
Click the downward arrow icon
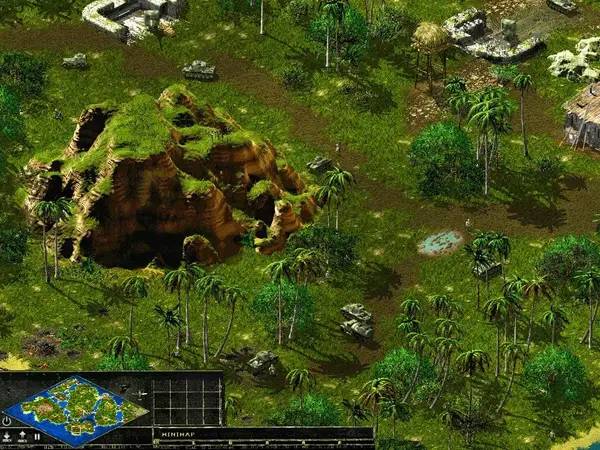click(x=7, y=437)
